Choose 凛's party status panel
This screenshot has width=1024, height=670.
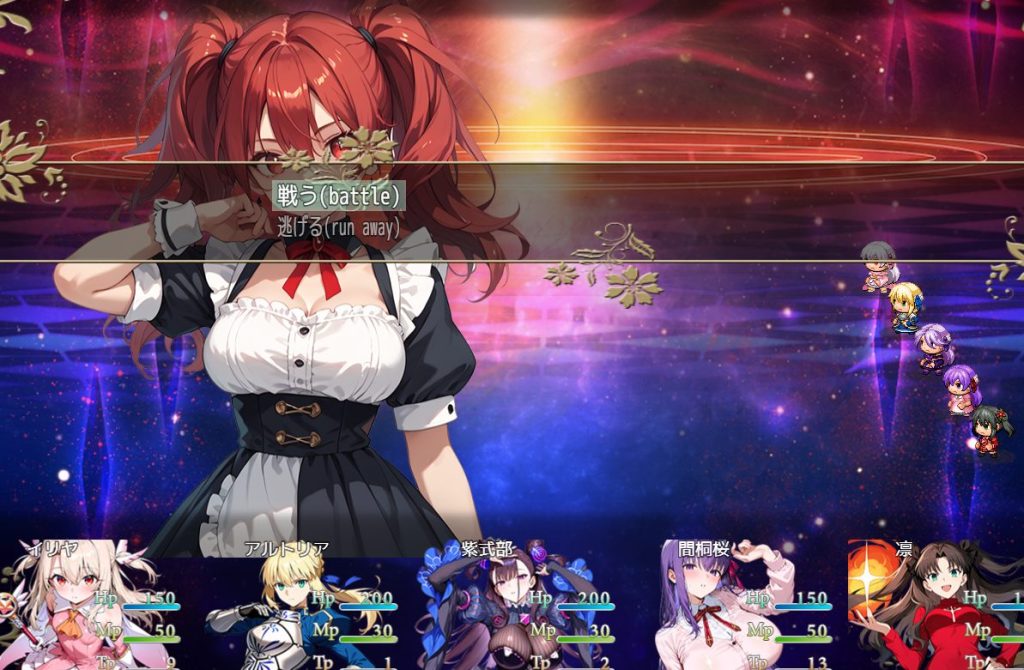(936, 607)
